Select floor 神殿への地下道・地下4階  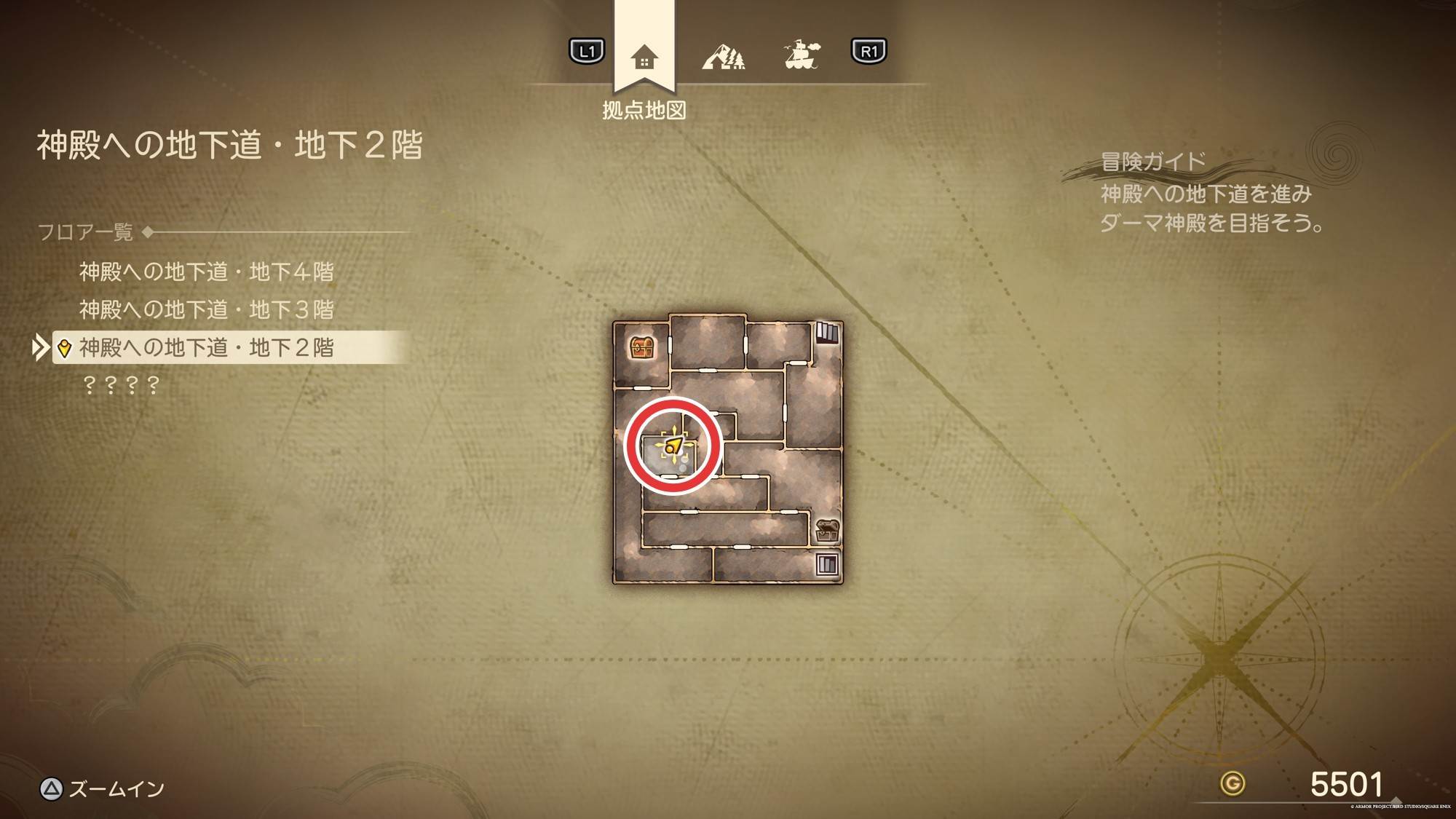pyautogui.click(x=206, y=272)
